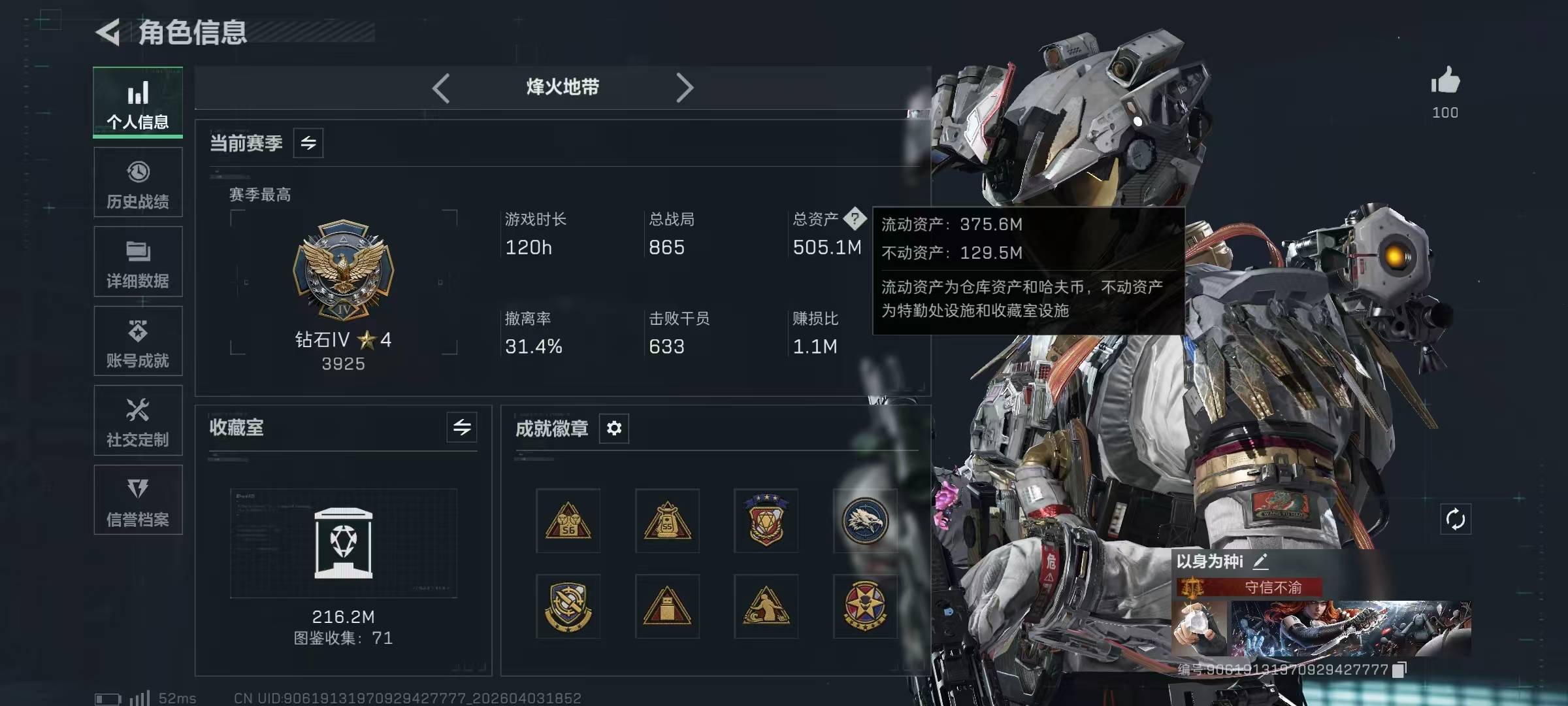Open 成就徽章 gear settings
Image resolution: width=1568 pixels, height=706 pixels.
pyautogui.click(x=614, y=428)
